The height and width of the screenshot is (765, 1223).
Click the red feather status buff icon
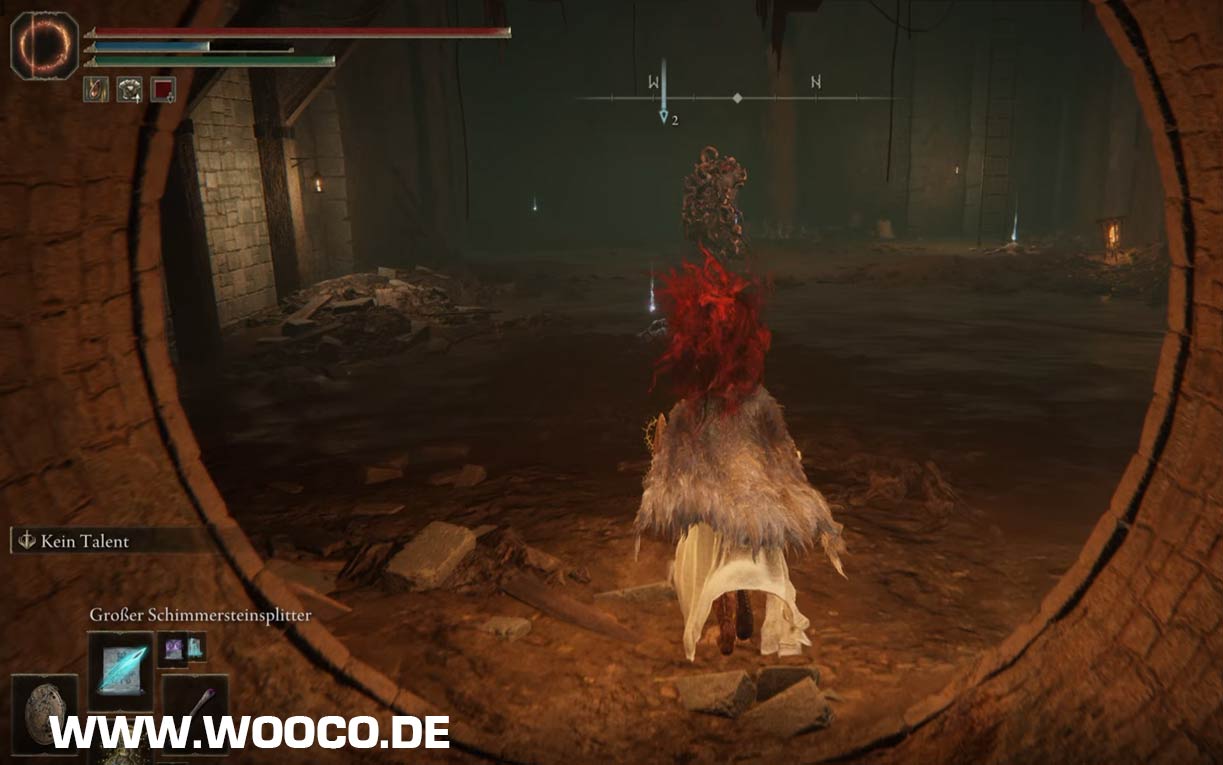pyautogui.click(x=96, y=89)
